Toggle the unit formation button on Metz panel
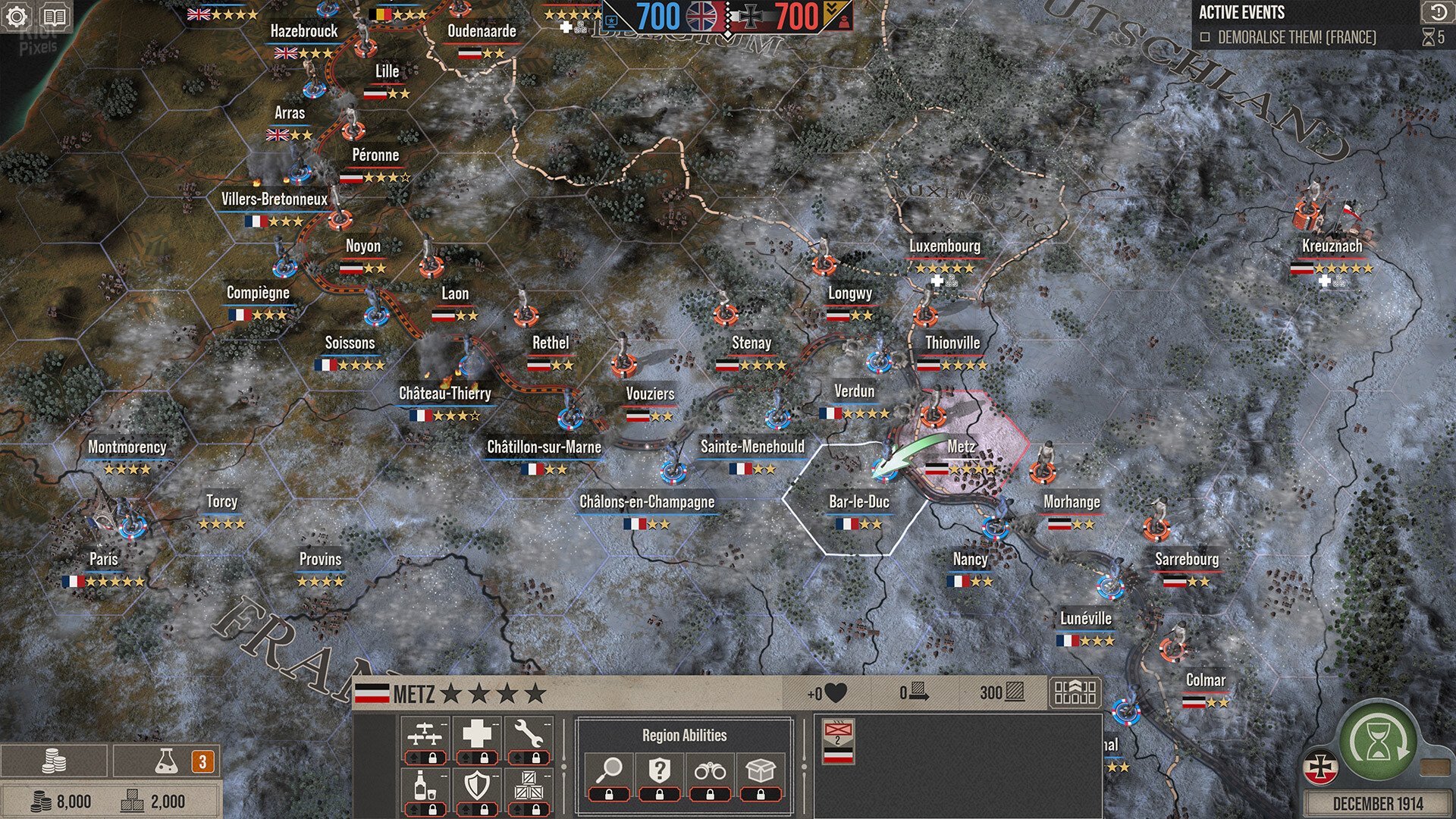 1075,692
